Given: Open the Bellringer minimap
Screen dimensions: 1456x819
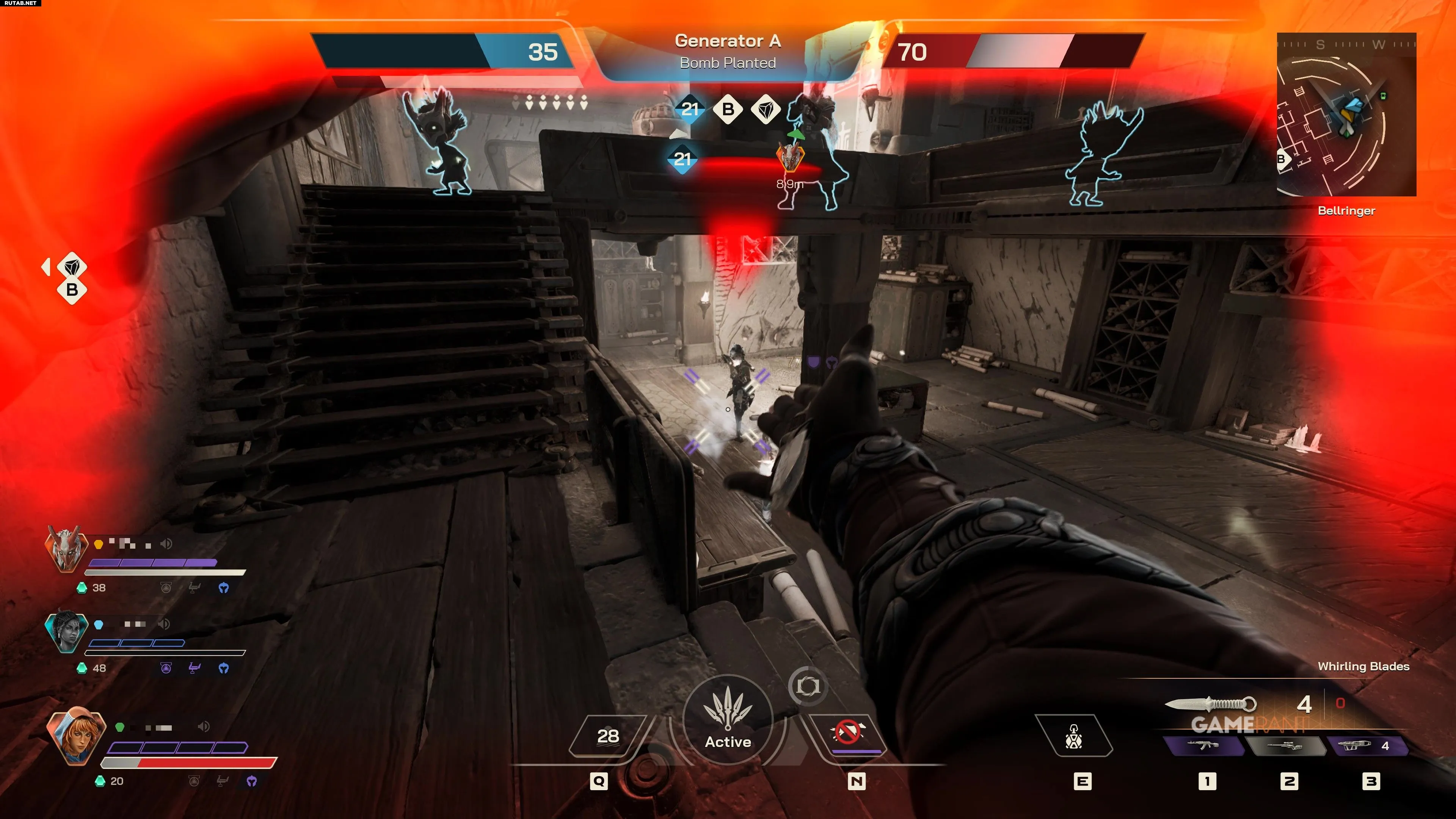Looking at the screenshot, I should [x=1346, y=115].
